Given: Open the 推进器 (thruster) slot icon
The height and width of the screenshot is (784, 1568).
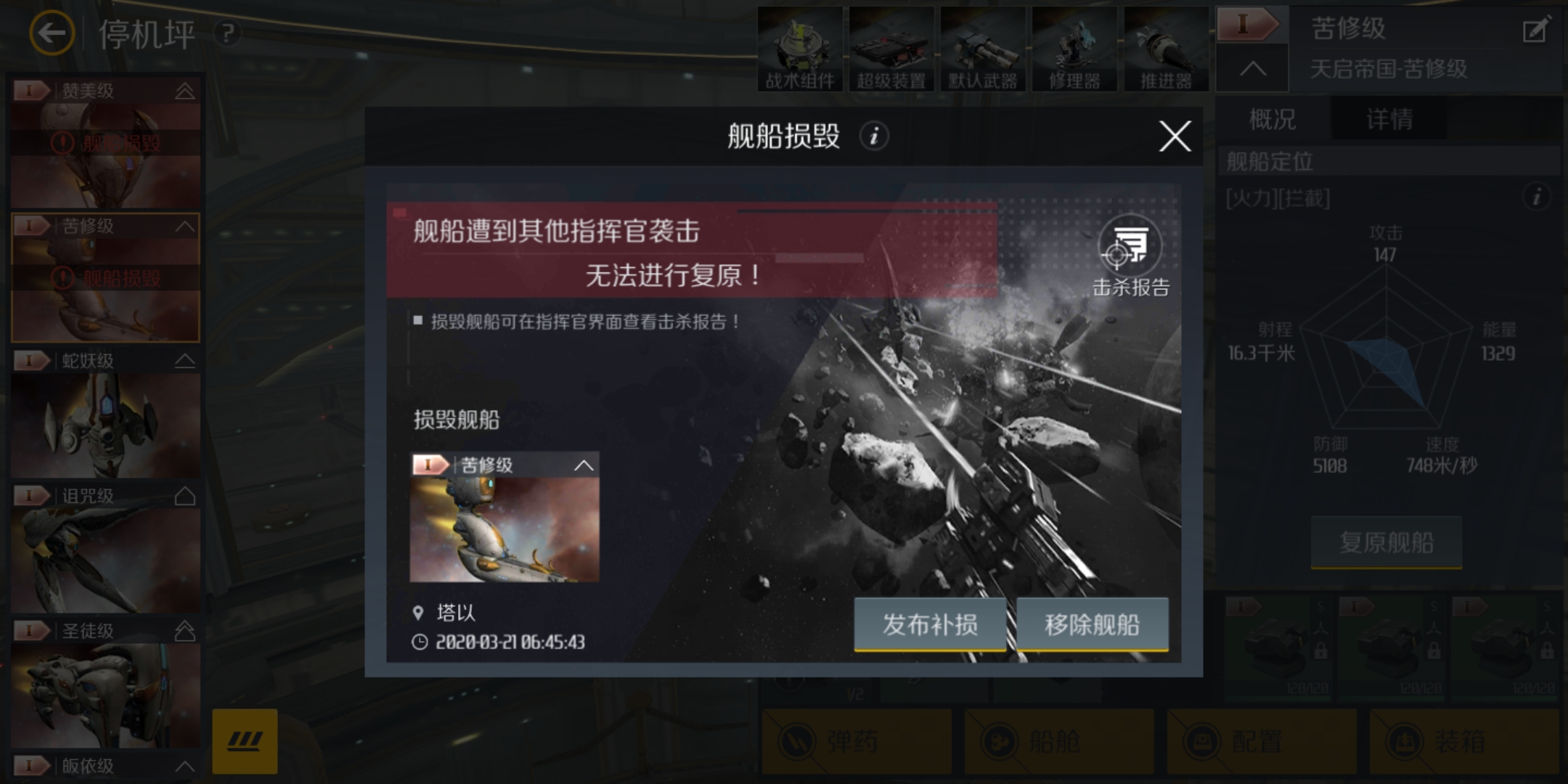Looking at the screenshot, I should [1167, 47].
